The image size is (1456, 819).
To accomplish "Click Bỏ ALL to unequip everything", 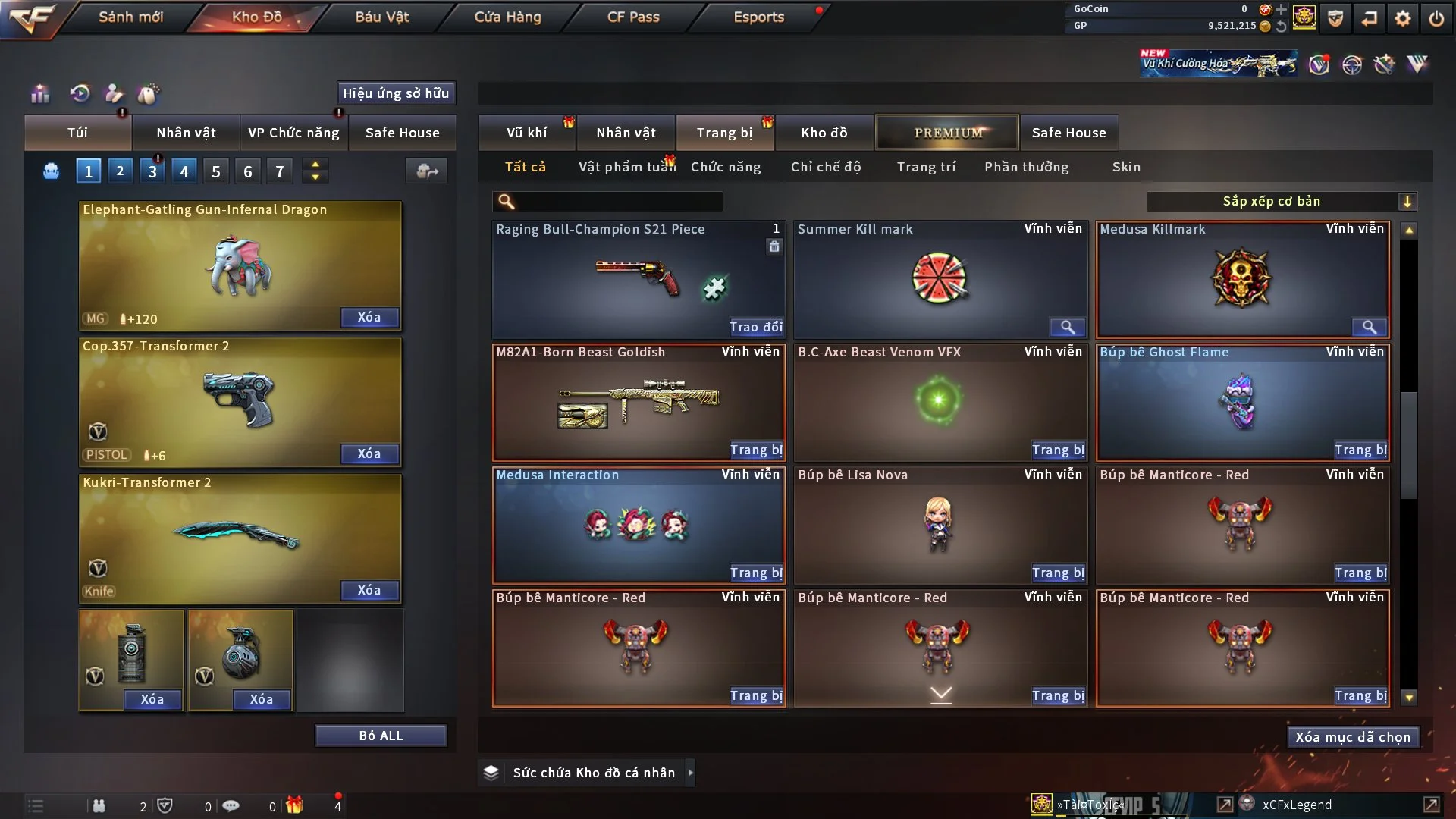I will (381, 736).
